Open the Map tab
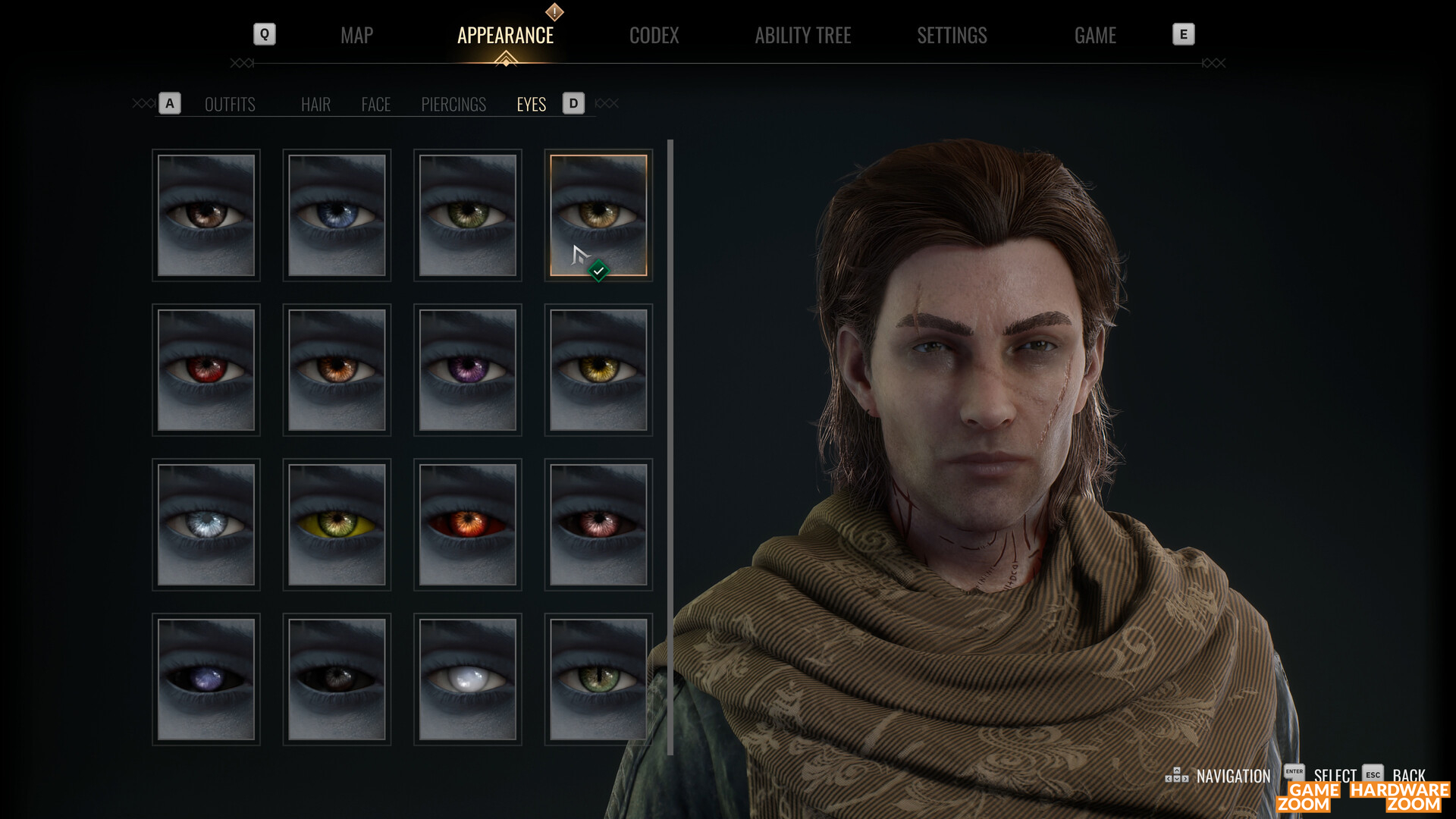The image size is (1456, 819). point(356,36)
